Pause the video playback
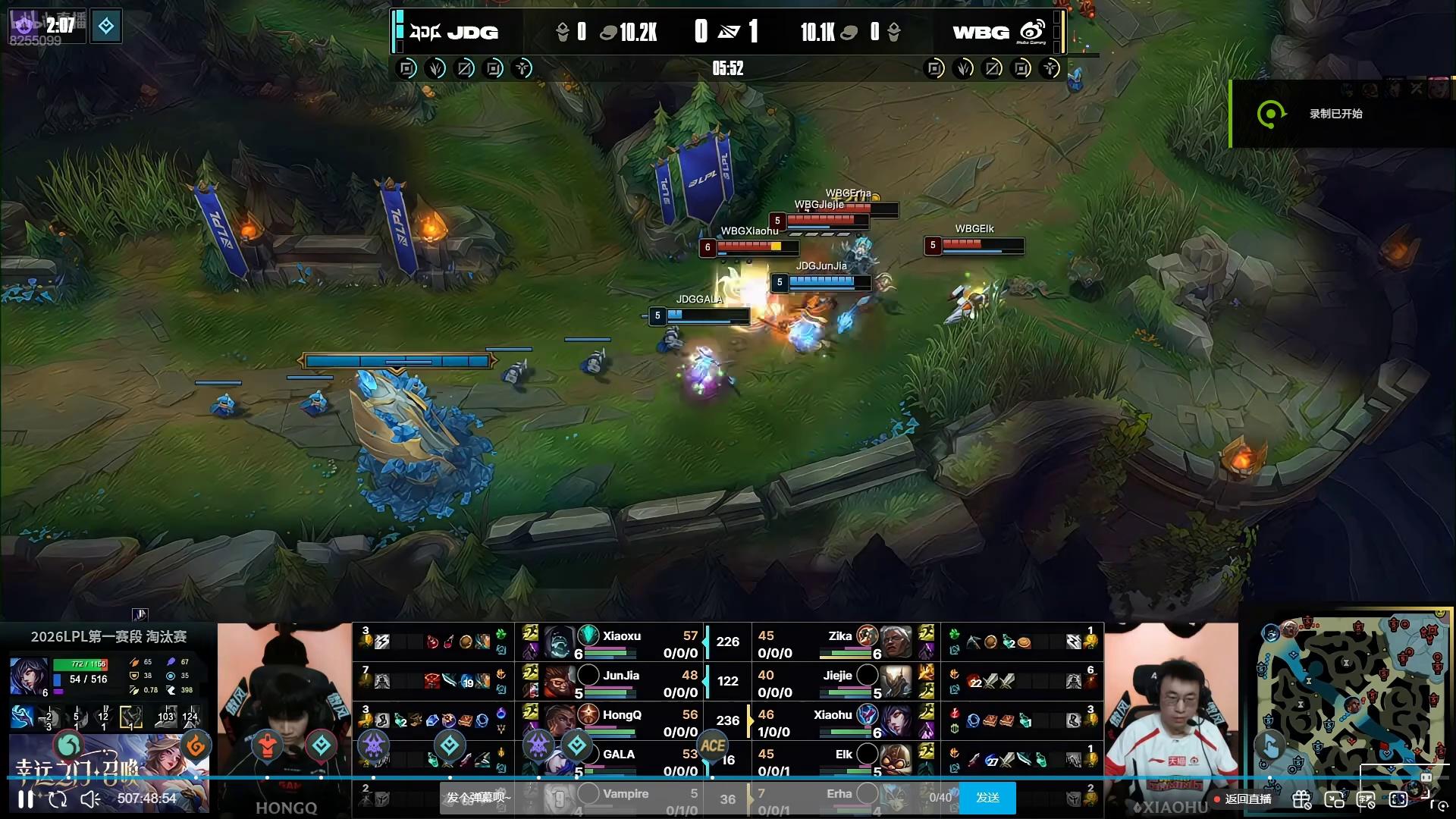1456x819 pixels. (x=25, y=799)
